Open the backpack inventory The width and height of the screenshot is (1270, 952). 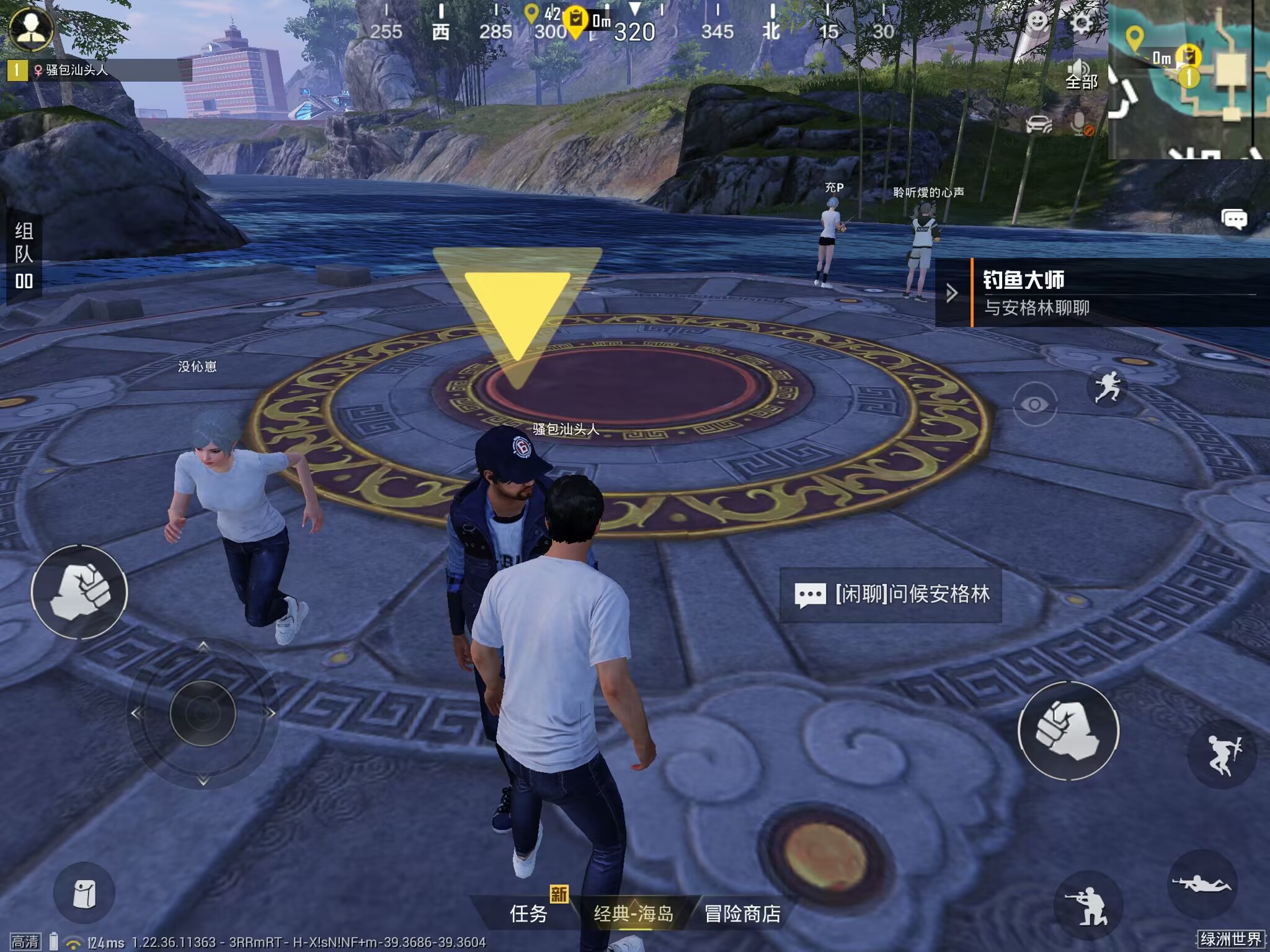tap(84, 893)
